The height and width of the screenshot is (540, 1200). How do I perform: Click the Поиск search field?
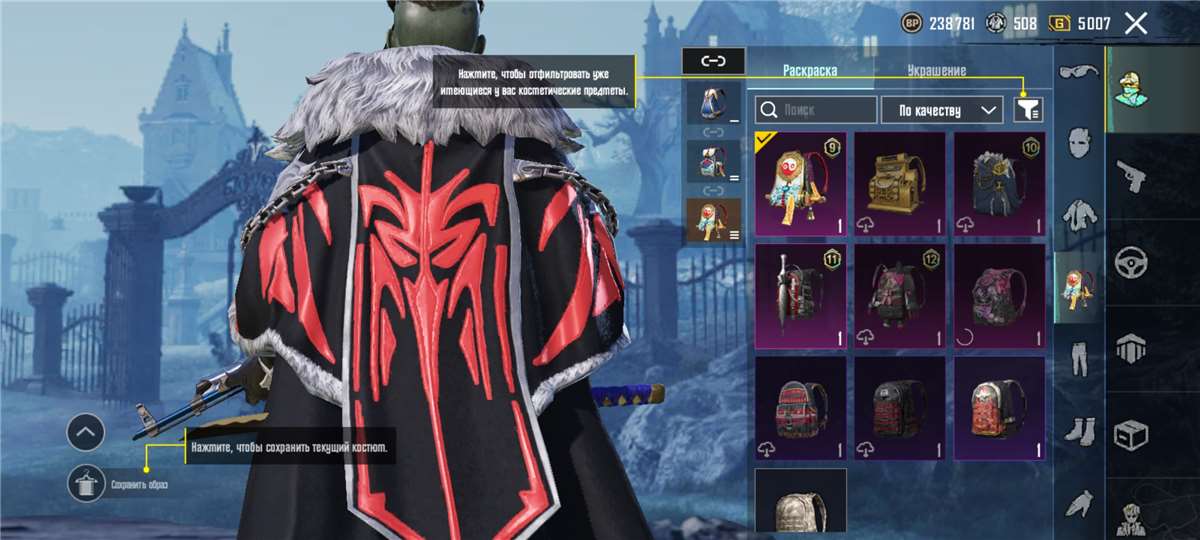816,109
